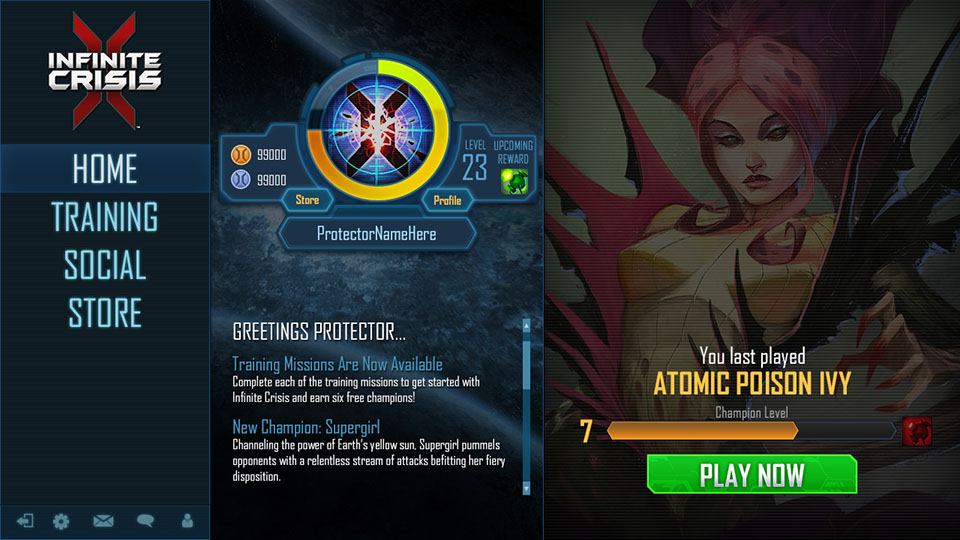Go to the SOCIAL section
960x540 pixels.
pos(105,266)
